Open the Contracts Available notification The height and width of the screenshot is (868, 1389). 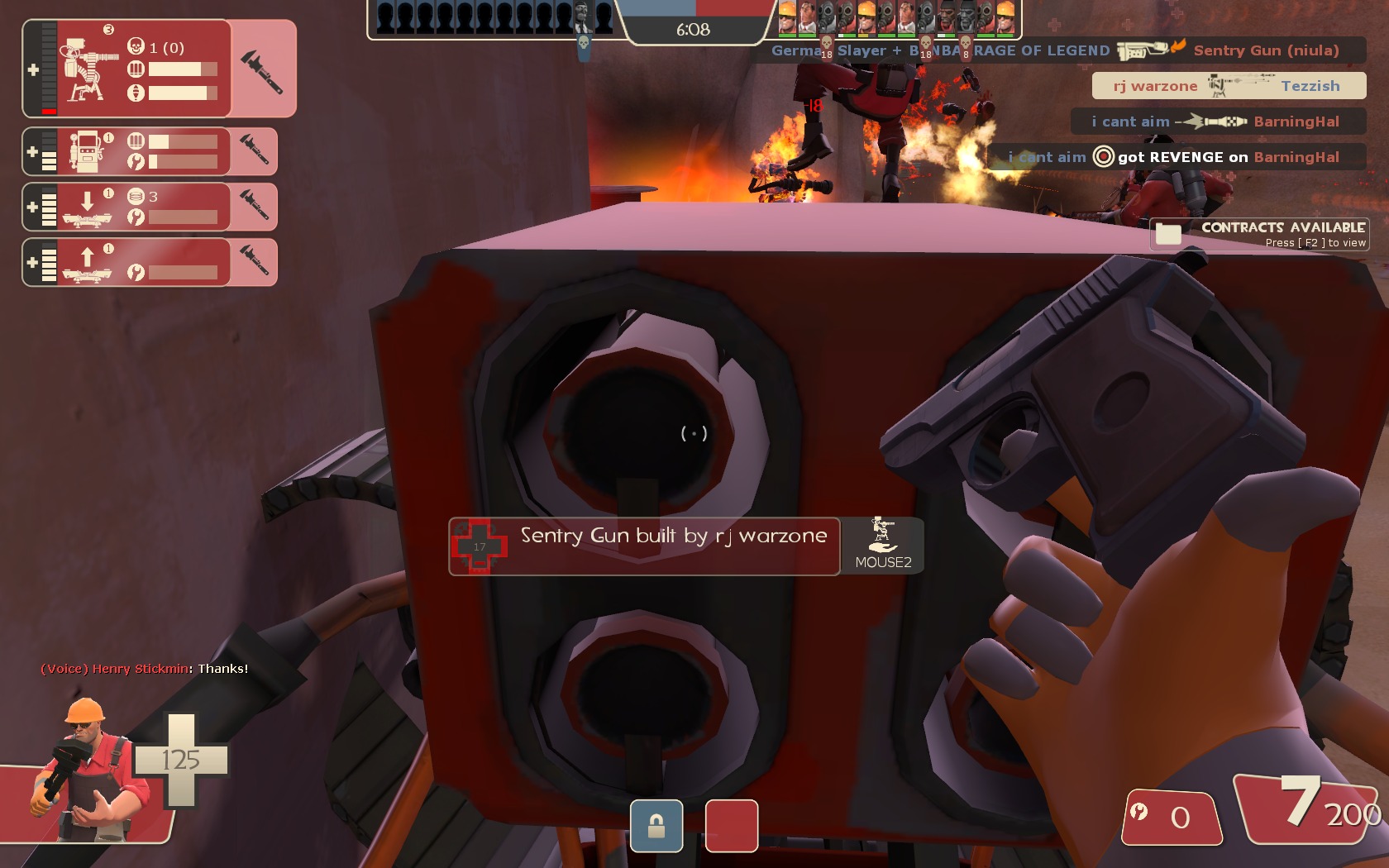(1259, 234)
